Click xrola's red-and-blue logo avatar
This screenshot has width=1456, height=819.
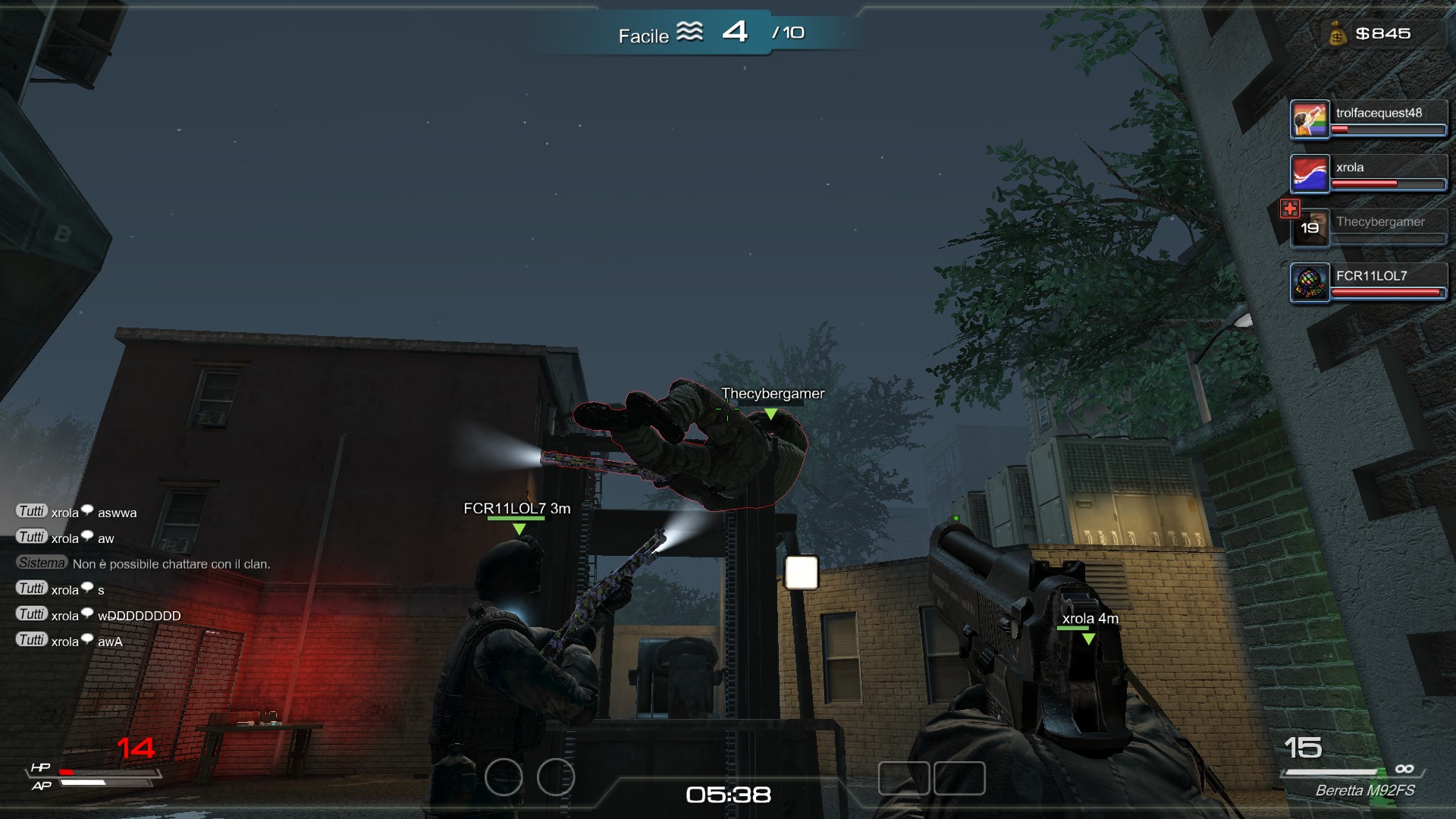coord(1308,174)
